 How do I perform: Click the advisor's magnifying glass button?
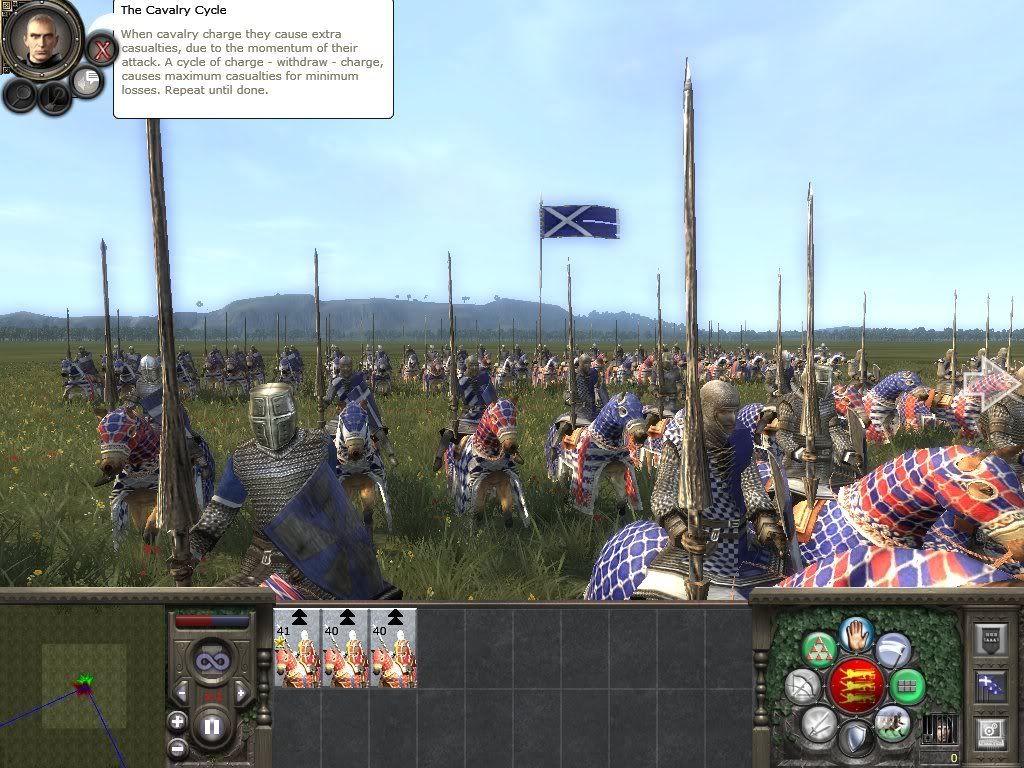point(20,95)
